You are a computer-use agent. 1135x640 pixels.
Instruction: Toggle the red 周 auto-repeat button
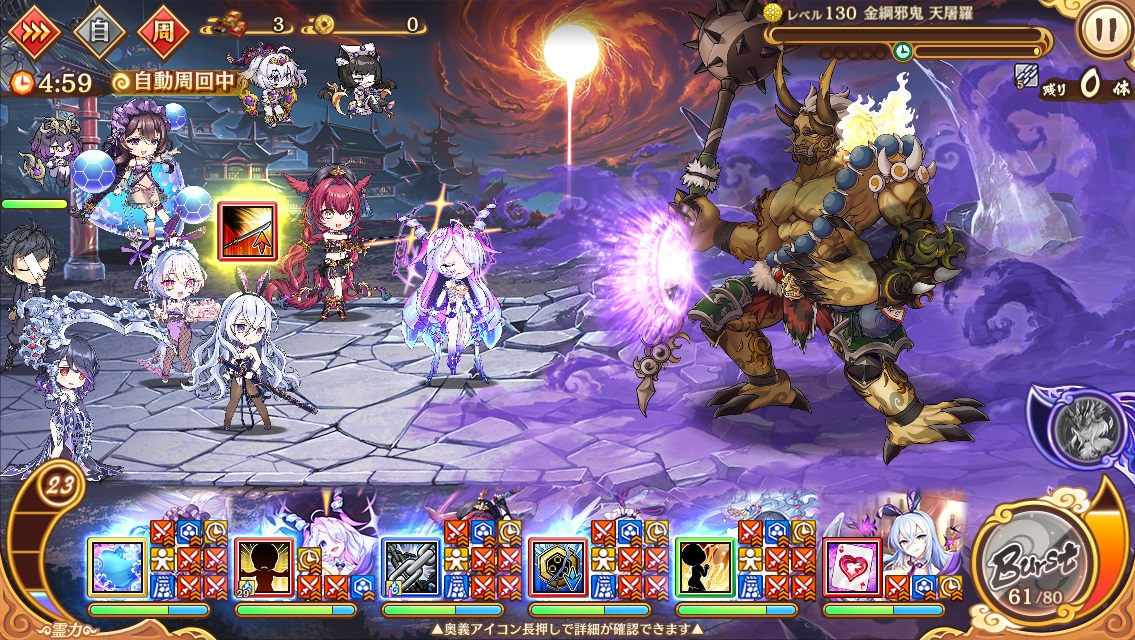tap(161, 32)
